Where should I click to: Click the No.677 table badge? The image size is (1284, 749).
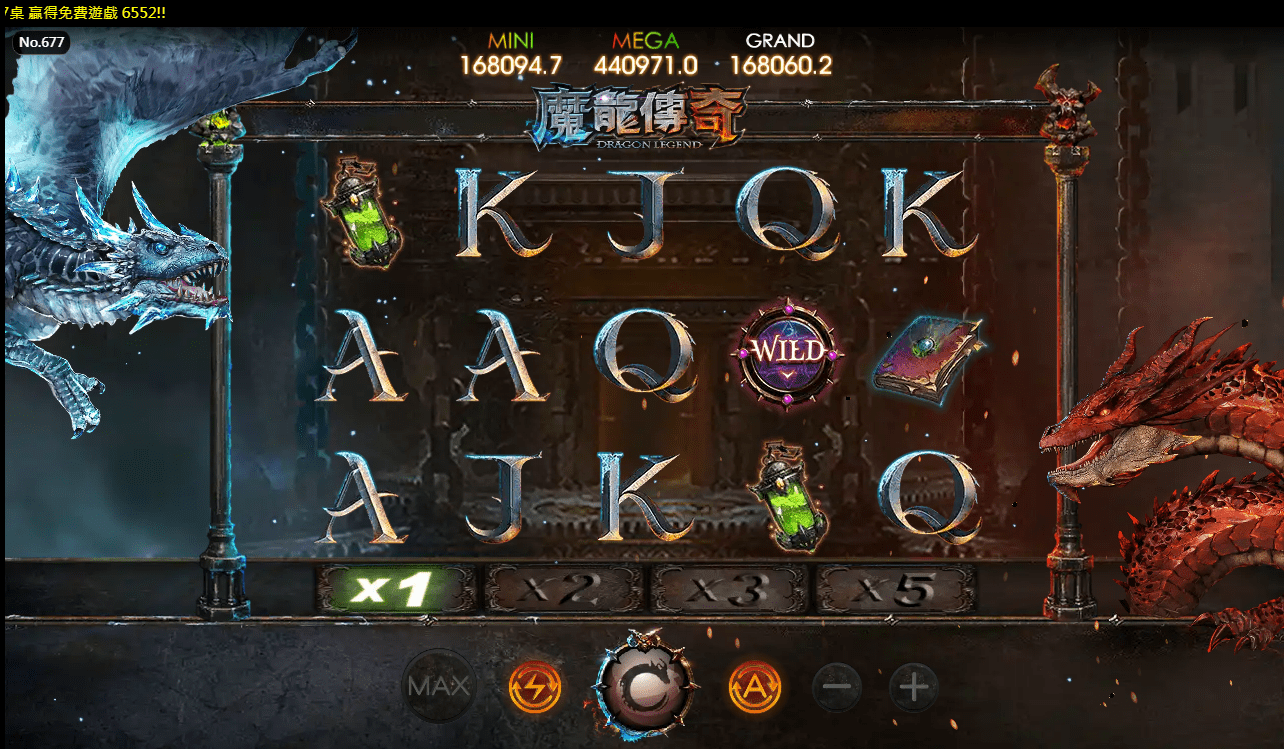(39, 43)
